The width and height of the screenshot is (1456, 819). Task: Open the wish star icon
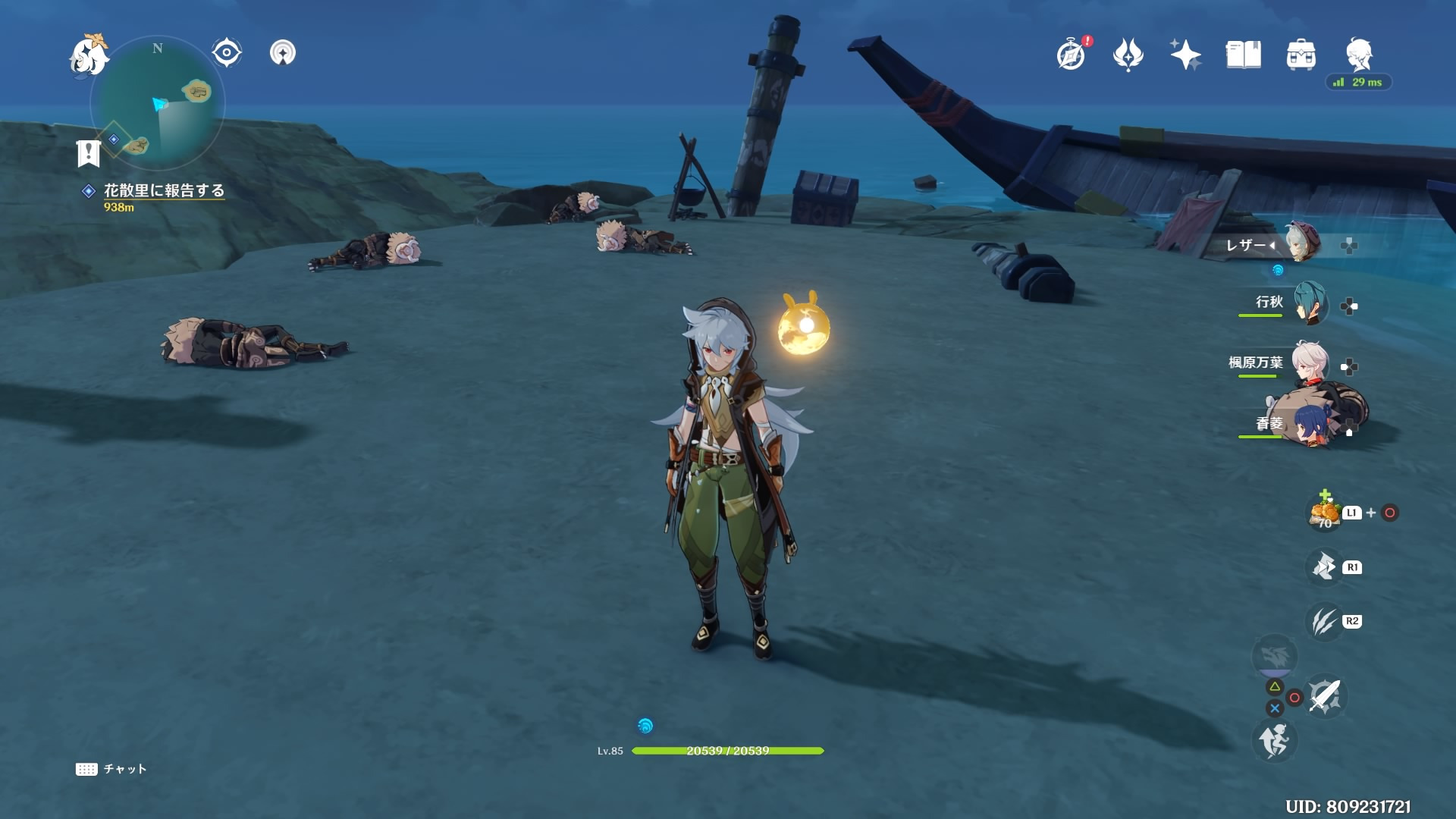click(1185, 55)
